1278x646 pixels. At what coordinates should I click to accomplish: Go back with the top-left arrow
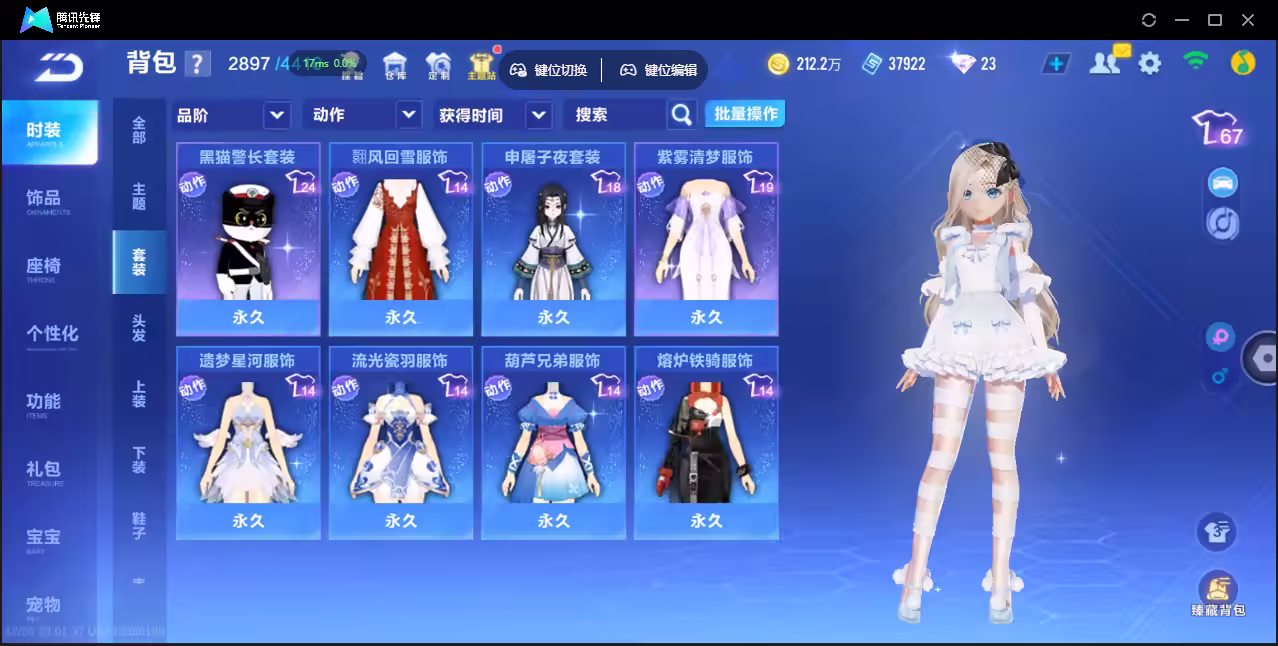pyautogui.click(x=58, y=66)
